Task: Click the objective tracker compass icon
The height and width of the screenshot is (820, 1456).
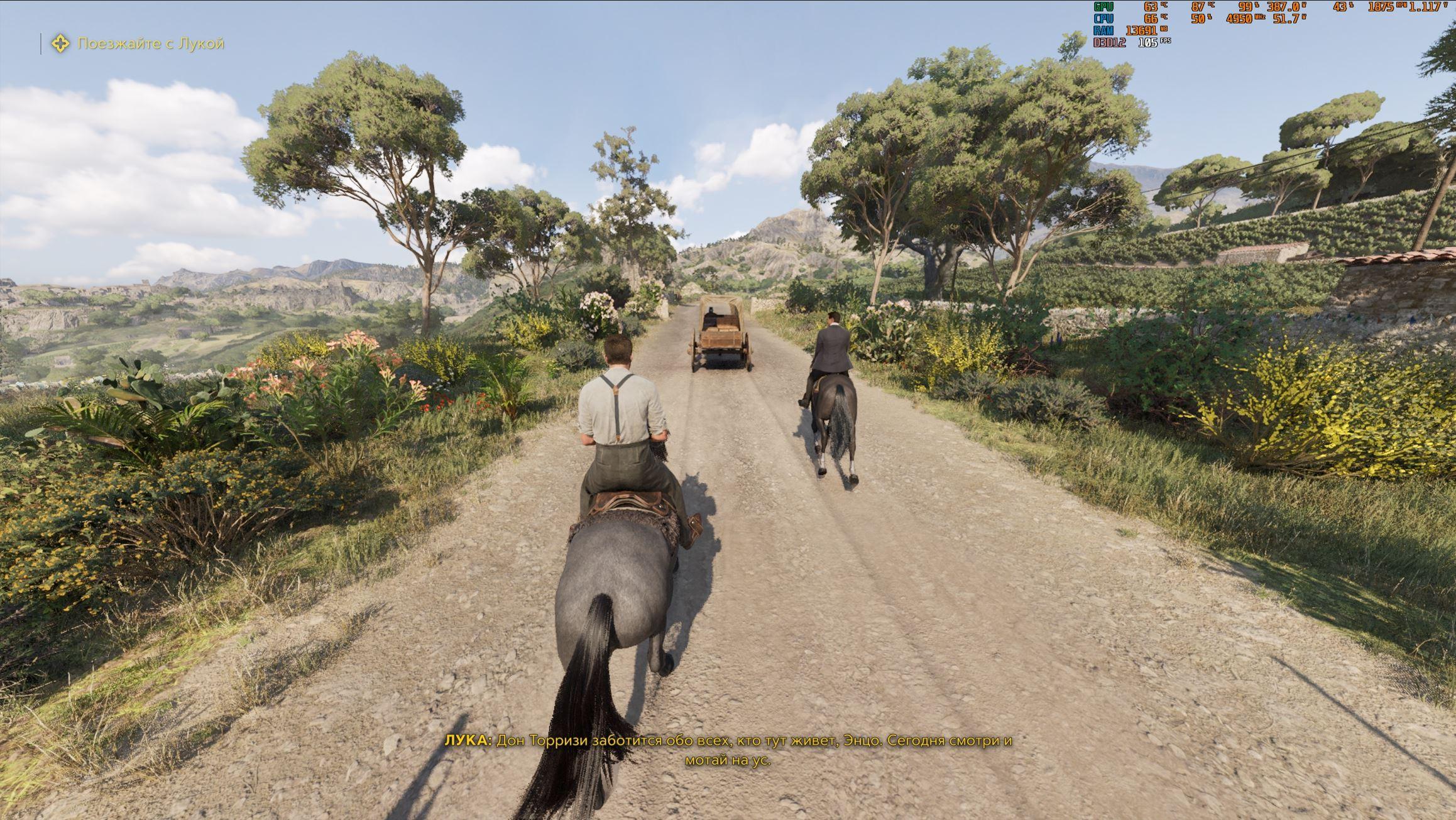Action: 60,44
